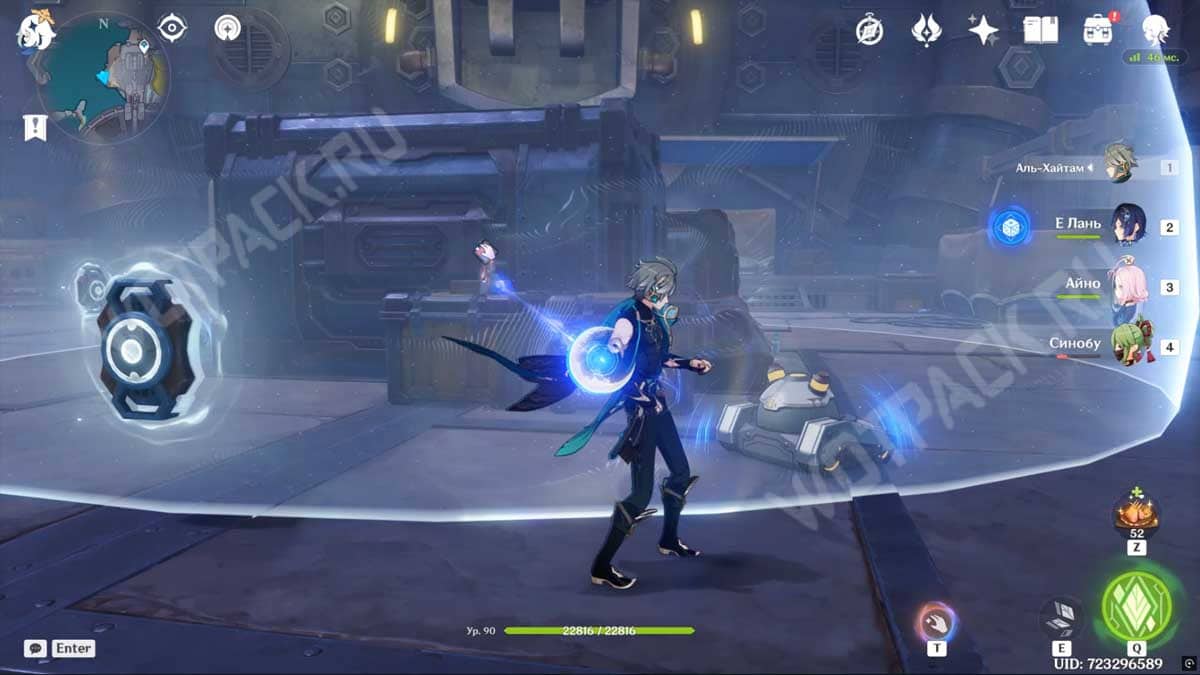Open the character screen head icon

click(1156, 30)
